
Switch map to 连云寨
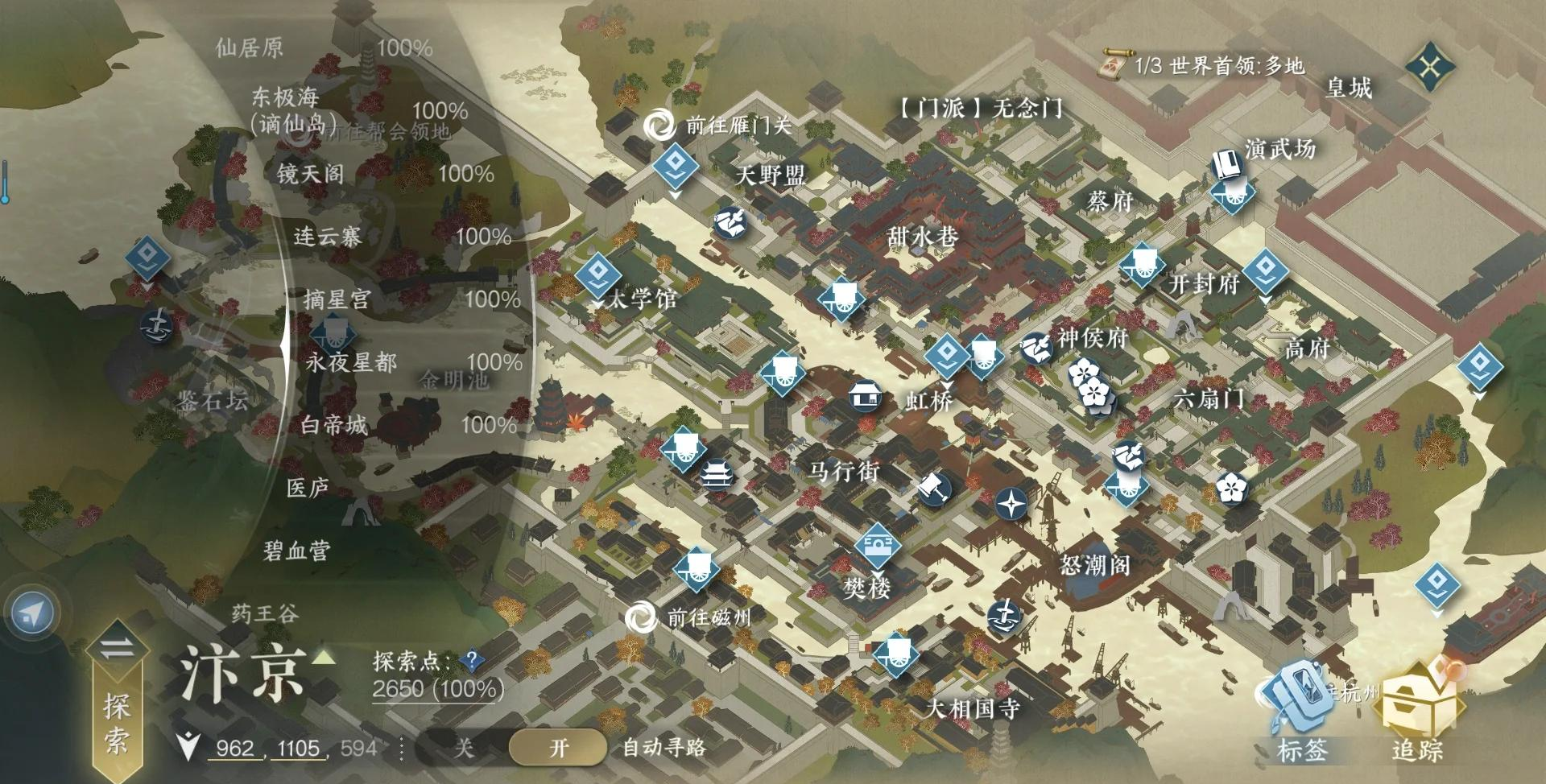327,236
